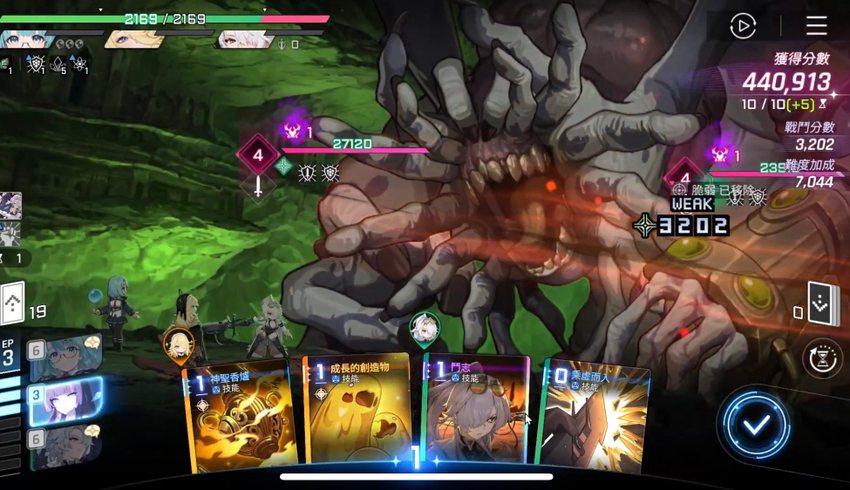Image resolution: width=850 pixels, height=490 pixels.
Task: View the blonde party member's top portrait
Action: pos(134,40)
